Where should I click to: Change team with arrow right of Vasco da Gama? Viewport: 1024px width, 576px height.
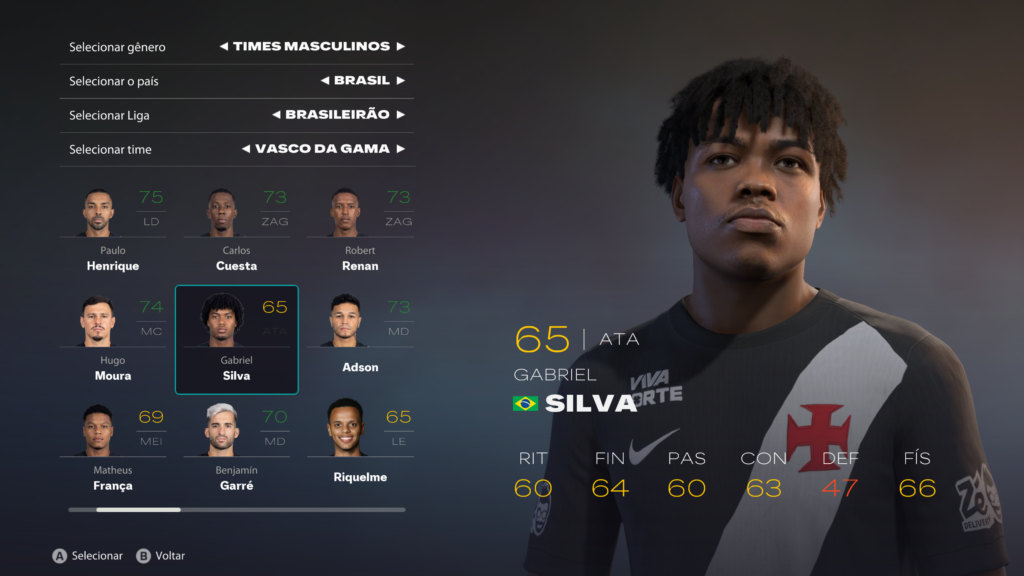point(400,149)
